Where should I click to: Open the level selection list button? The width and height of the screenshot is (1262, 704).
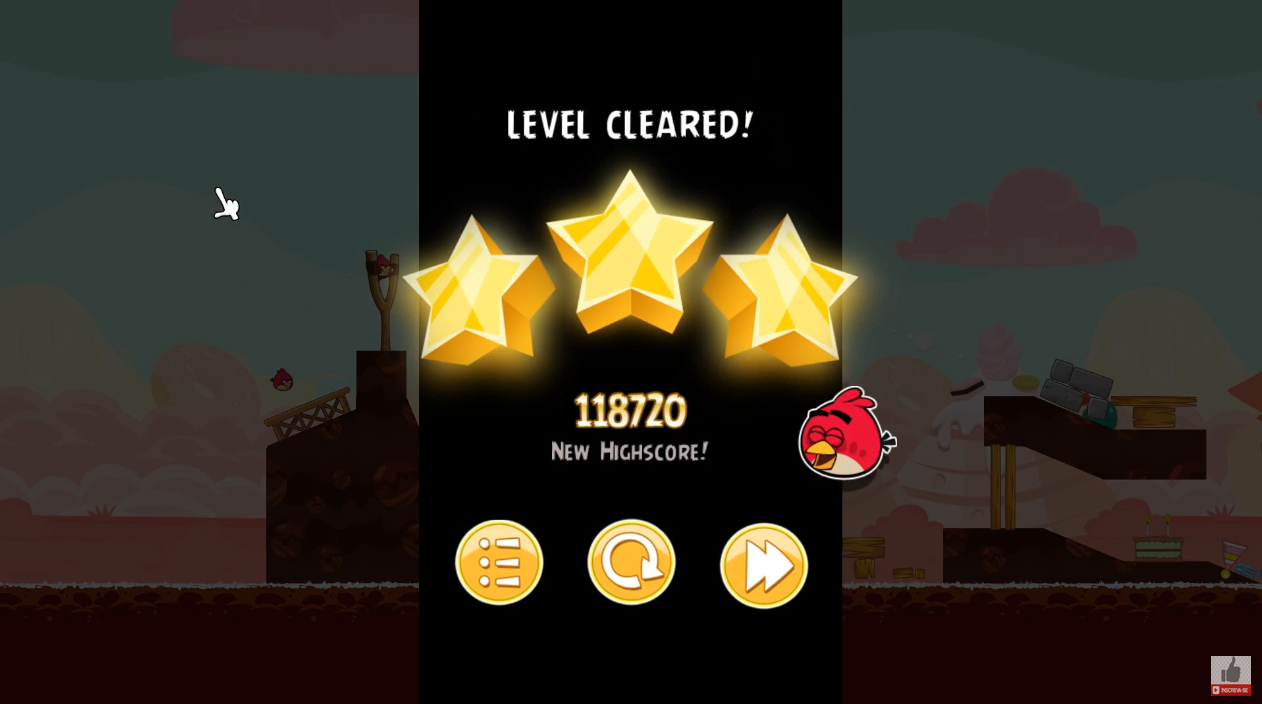(499, 562)
